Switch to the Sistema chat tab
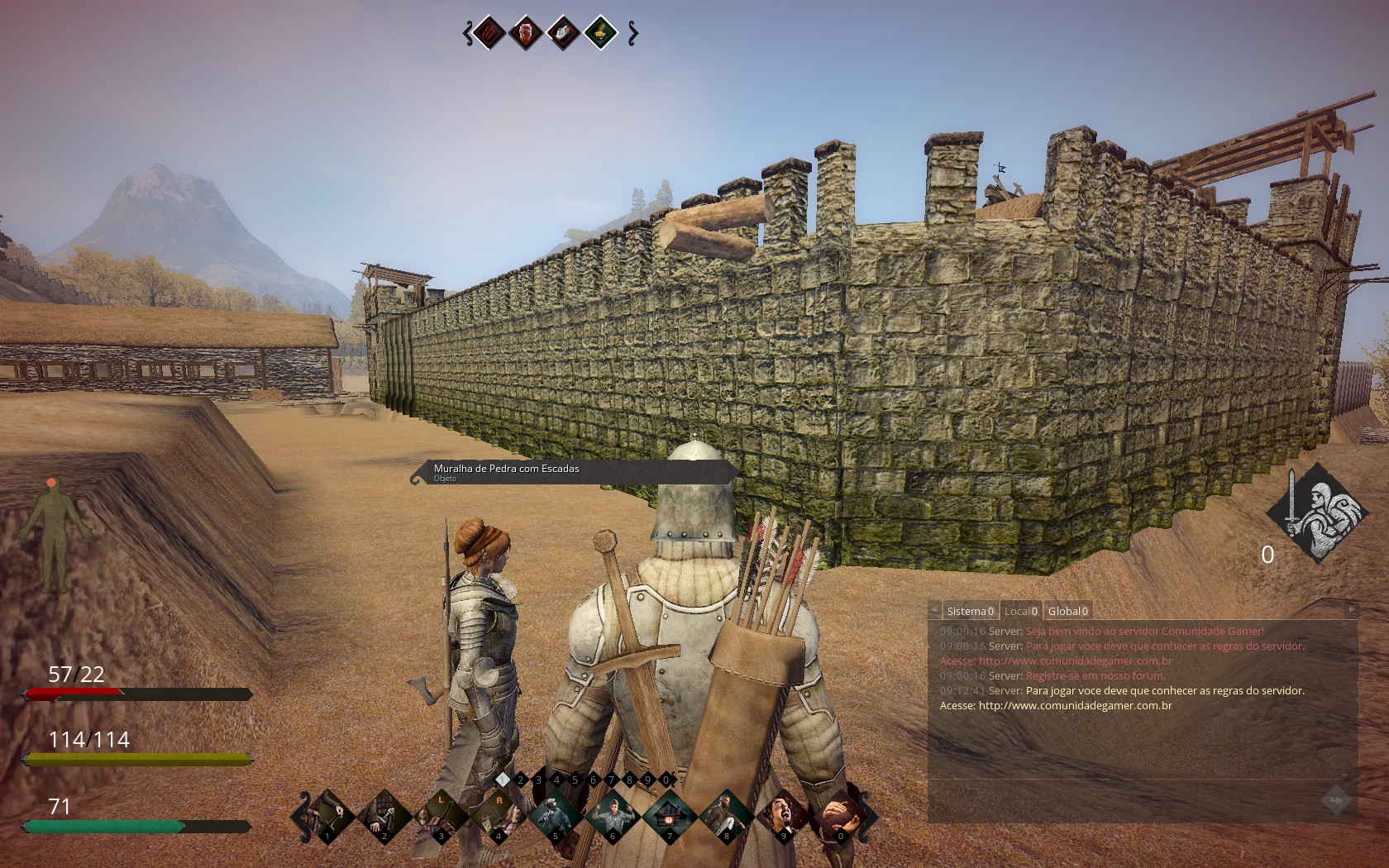 970,611
